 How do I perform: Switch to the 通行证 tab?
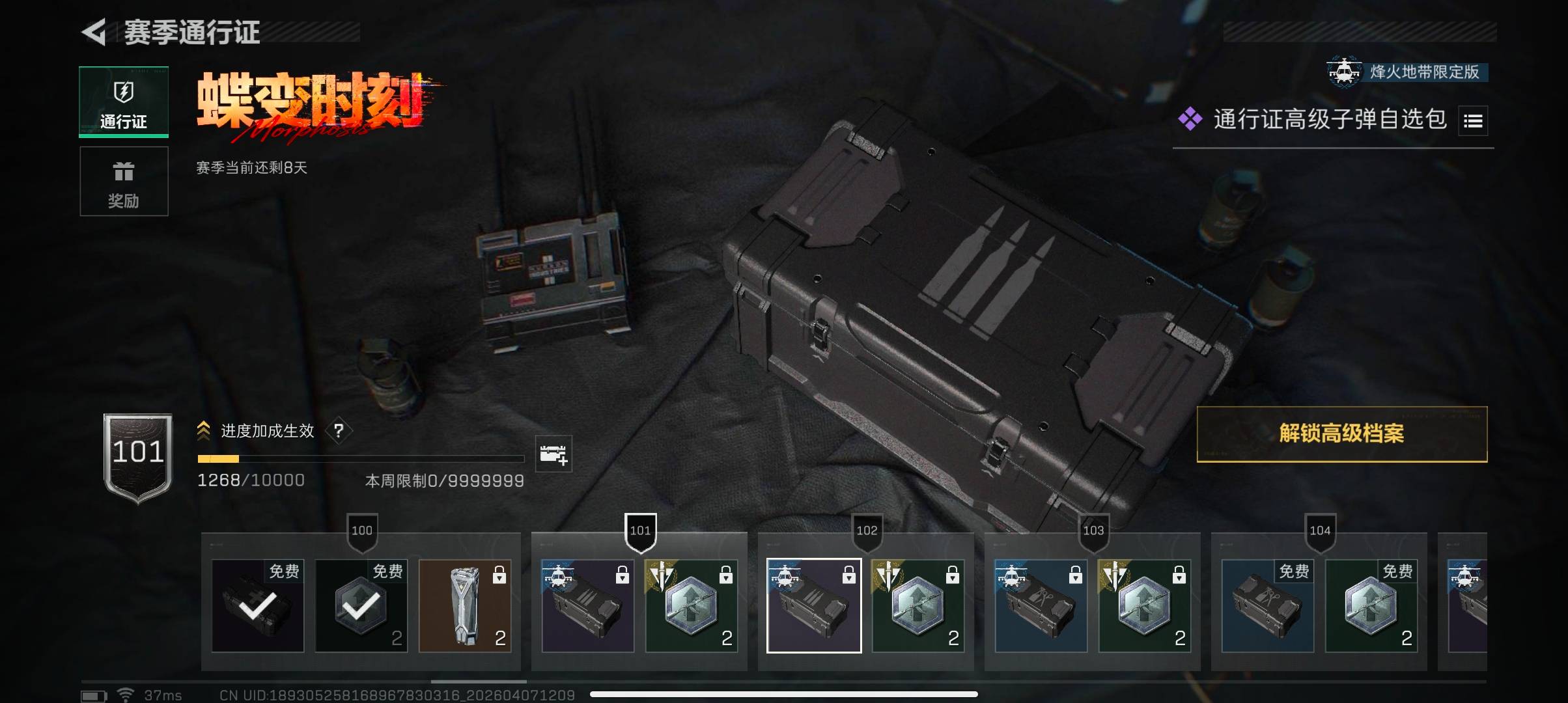point(124,102)
